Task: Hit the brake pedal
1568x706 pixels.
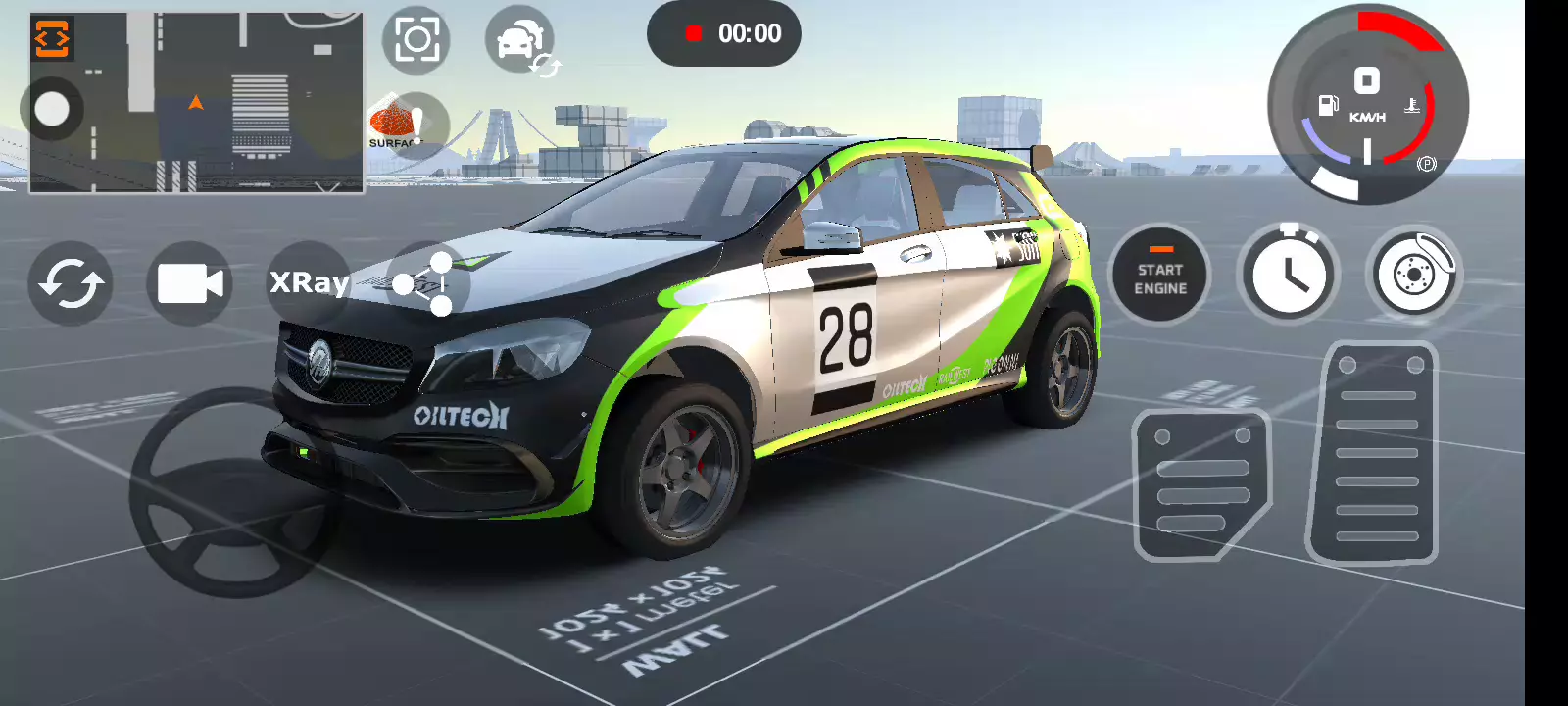Action: (x=1201, y=485)
